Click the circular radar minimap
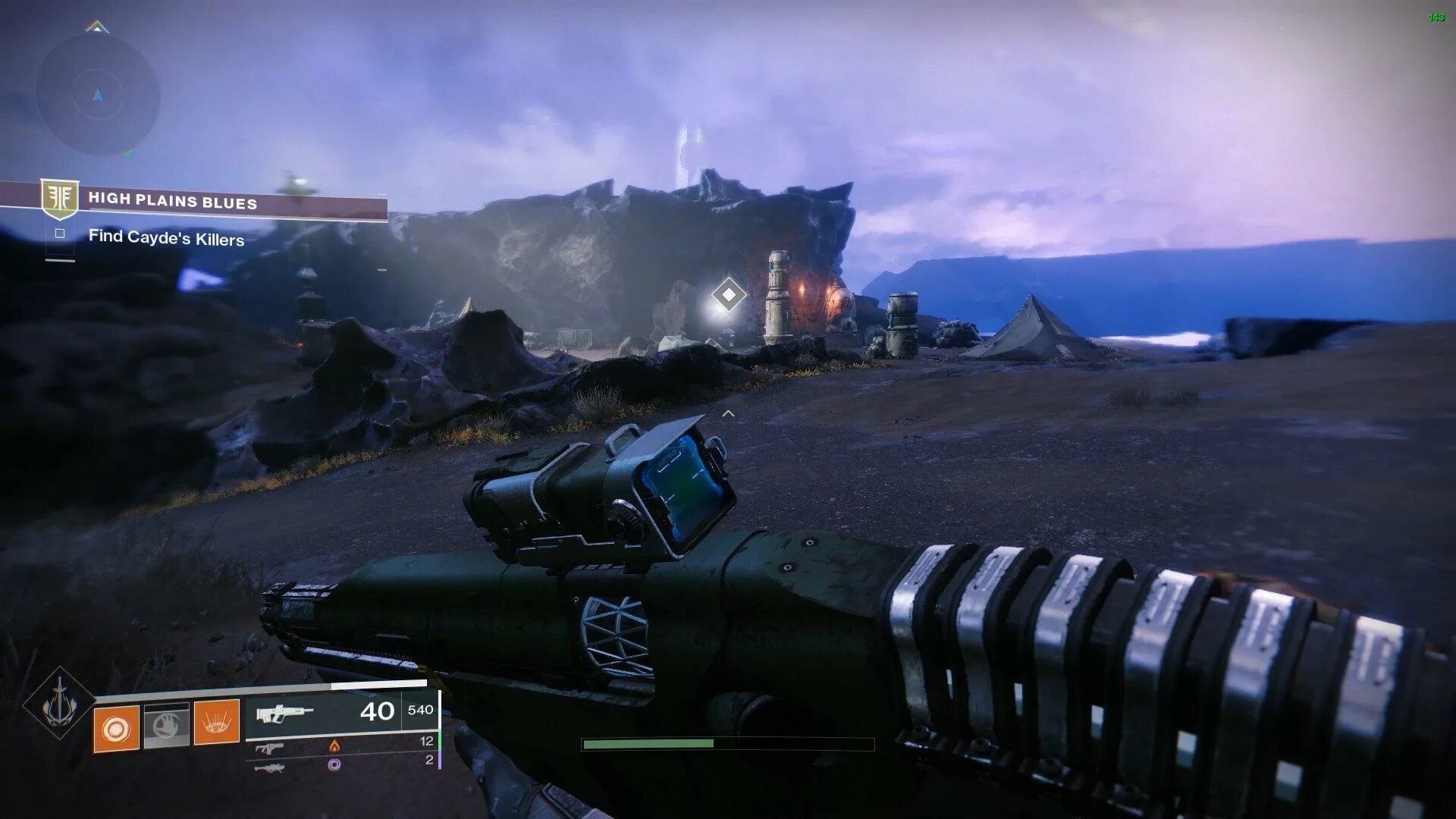1456x819 pixels. click(x=97, y=96)
